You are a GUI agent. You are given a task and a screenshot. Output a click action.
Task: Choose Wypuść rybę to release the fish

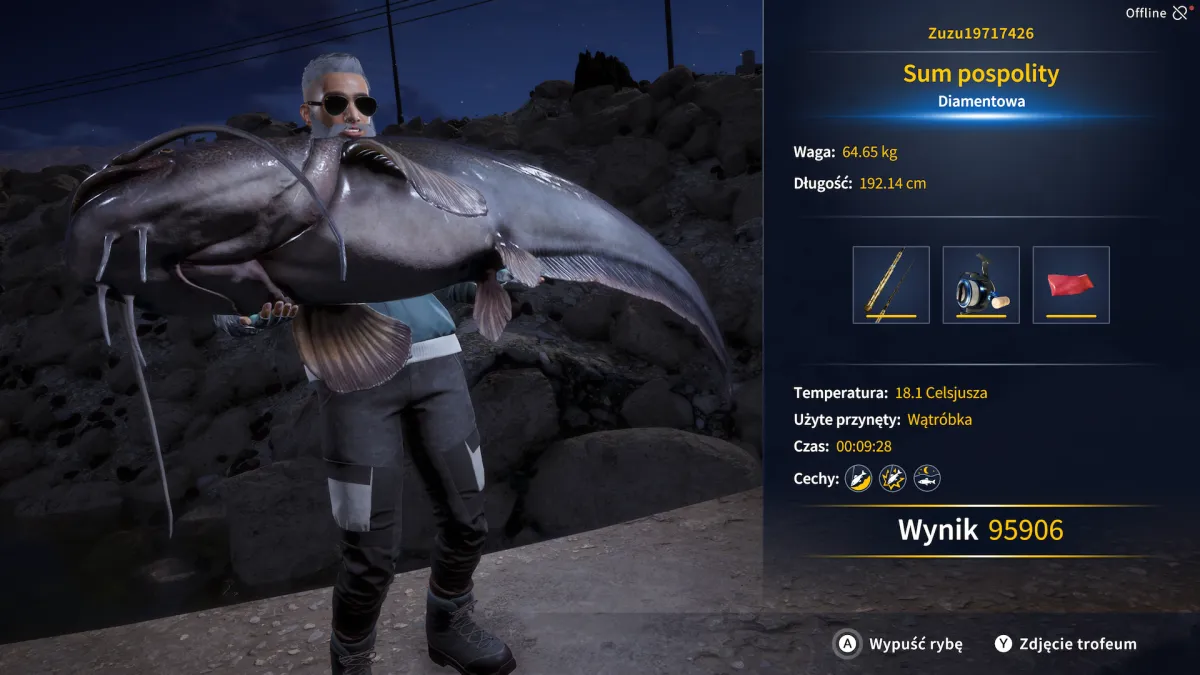900,644
